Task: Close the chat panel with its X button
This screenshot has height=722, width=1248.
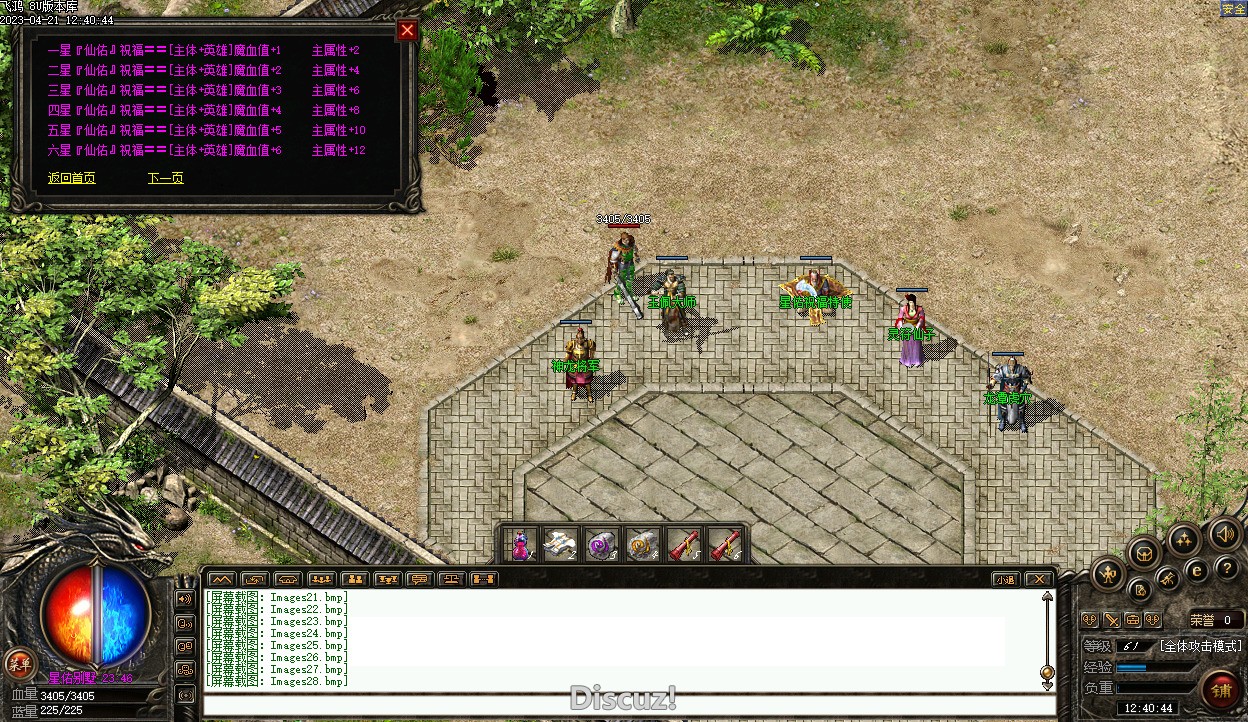Action: pos(1040,579)
